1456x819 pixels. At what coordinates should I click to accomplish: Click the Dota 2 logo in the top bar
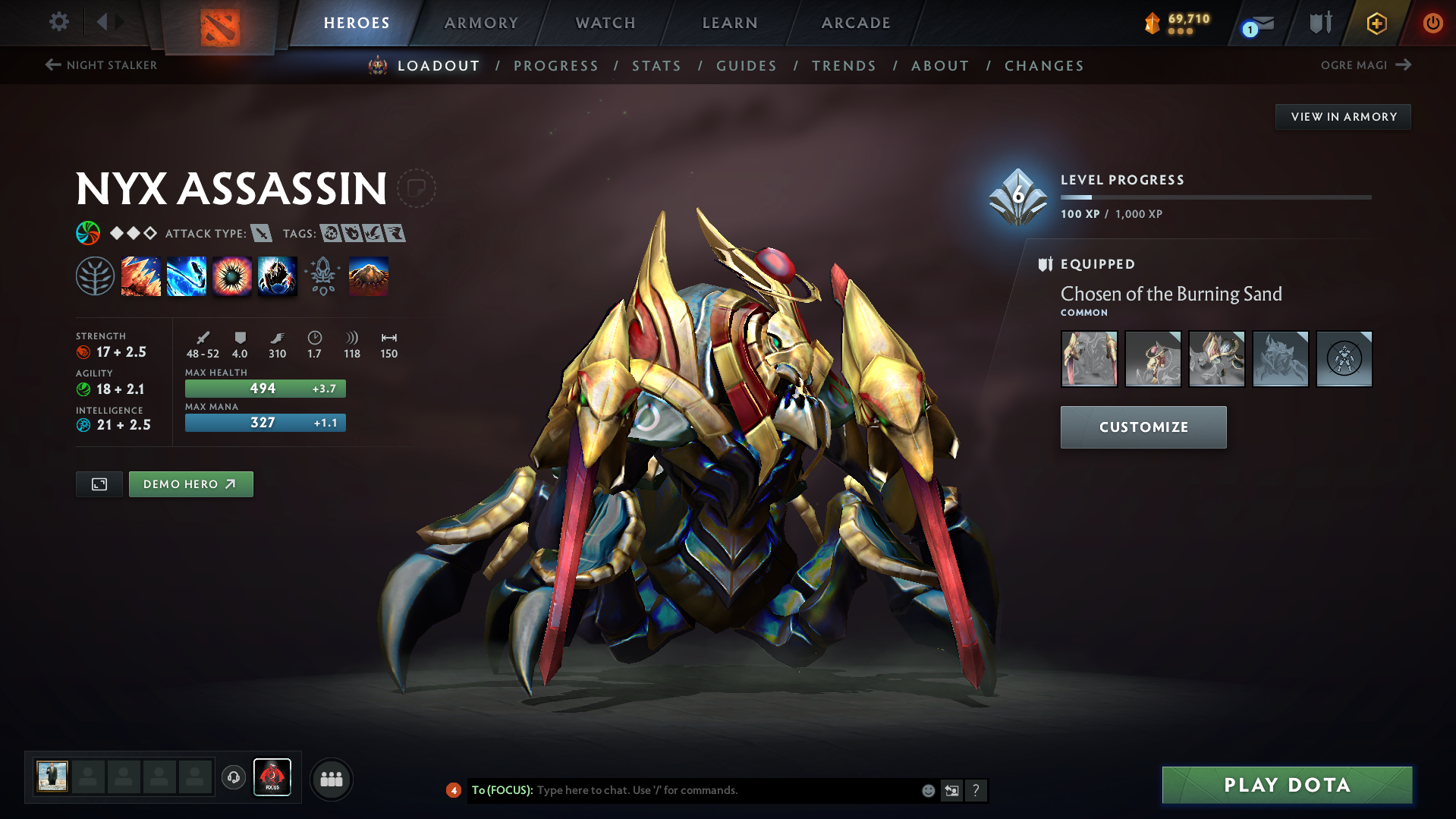click(219, 24)
